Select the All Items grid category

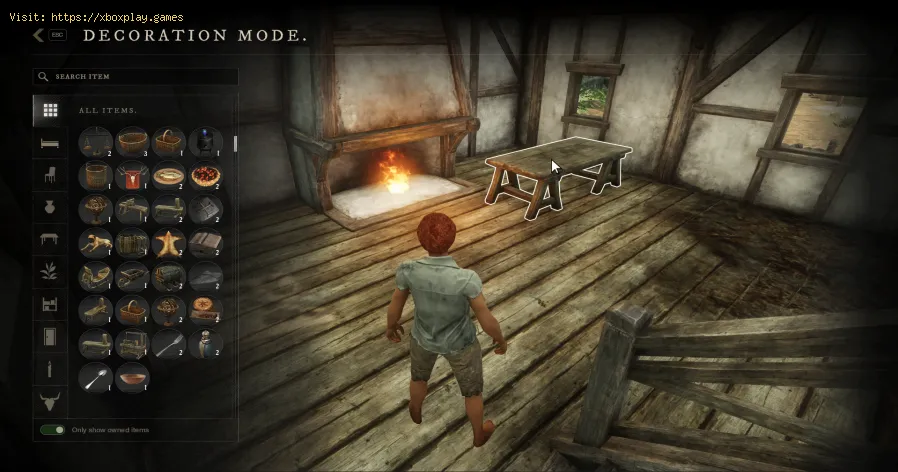(49, 110)
